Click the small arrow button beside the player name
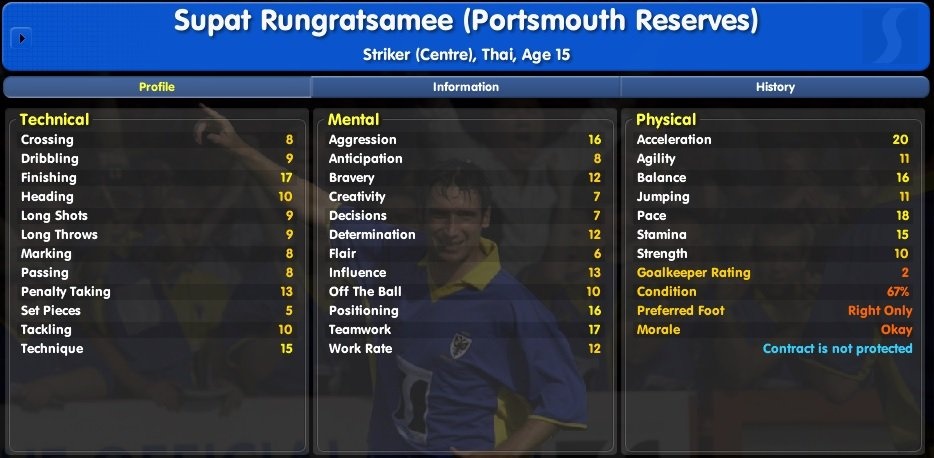934x458 pixels. 22,39
